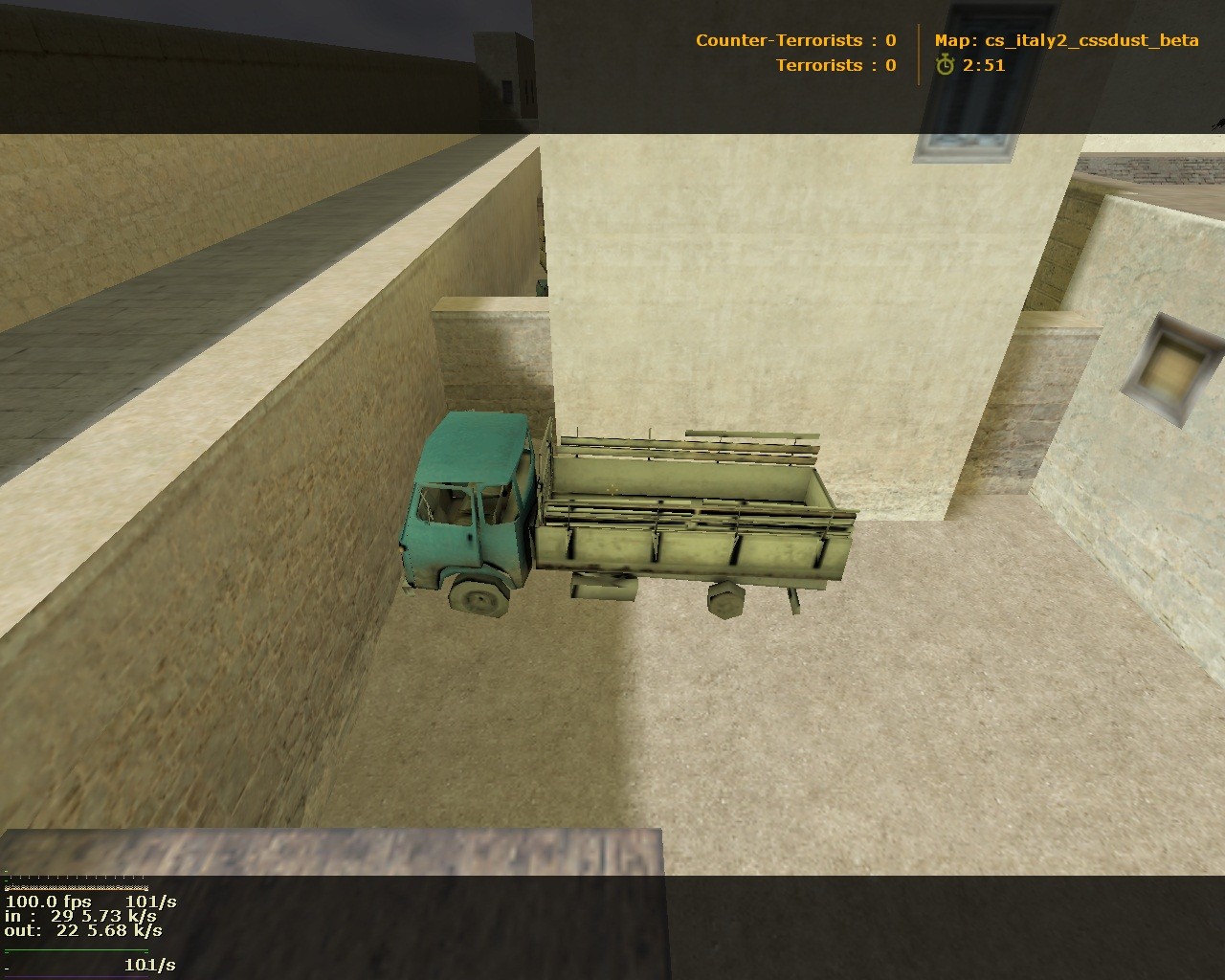Image resolution: width=1225 pixels, height=980 pixels.
Task: Expand the map name cs_italy2_cssdust_beta entry
Action: (1065, 40)
